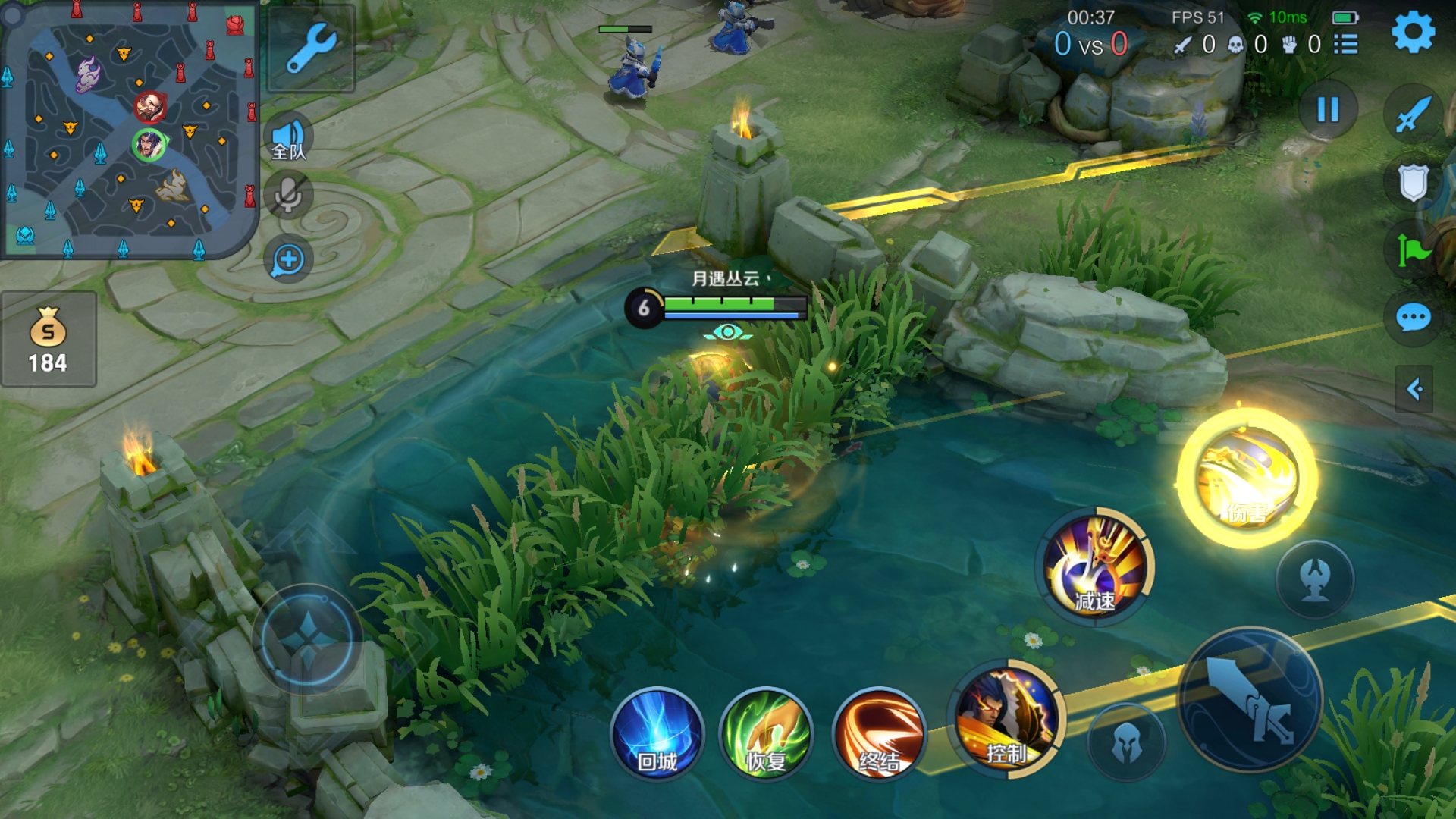Trigger the glowing golden damage ability
This screenshot has height=819, width=1456.
[1246, 479]
